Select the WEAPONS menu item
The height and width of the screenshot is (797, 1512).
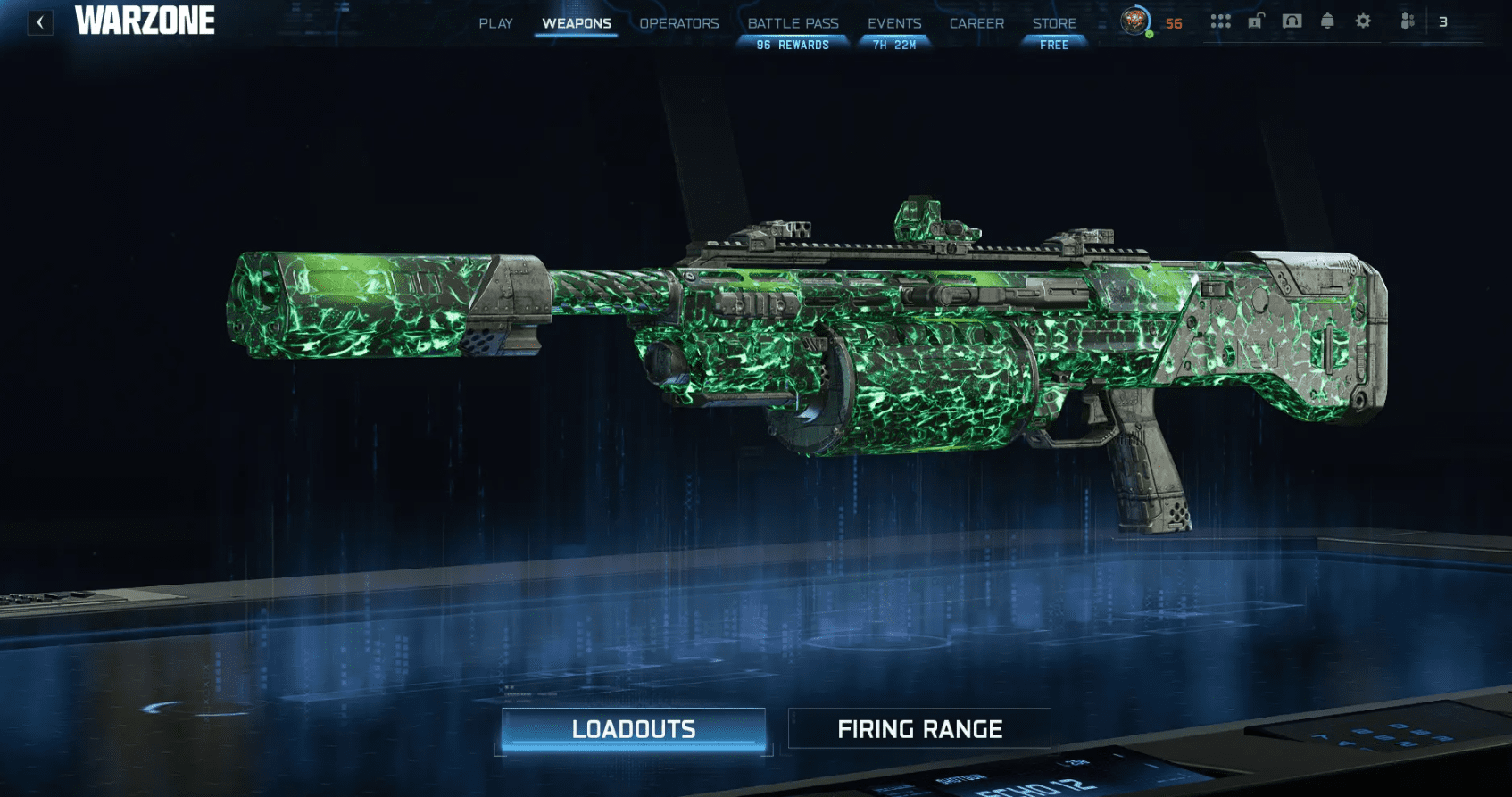tap(576, 24)
